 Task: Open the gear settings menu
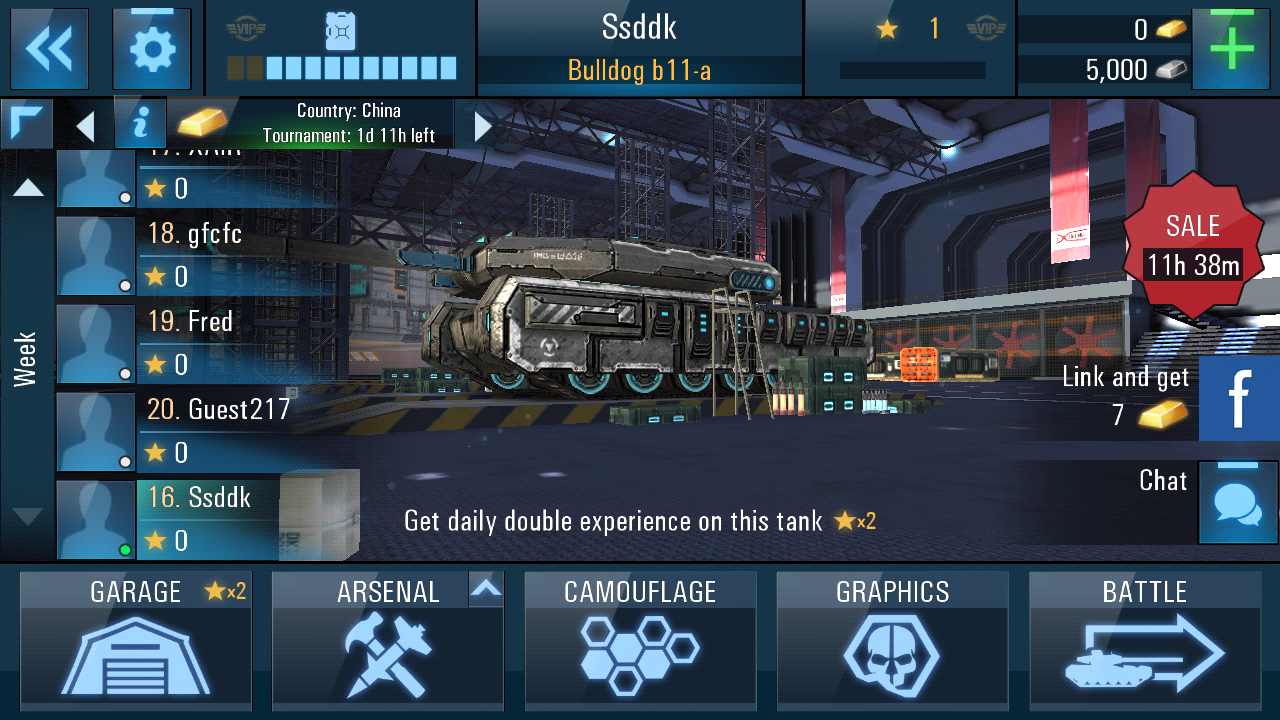152,48
